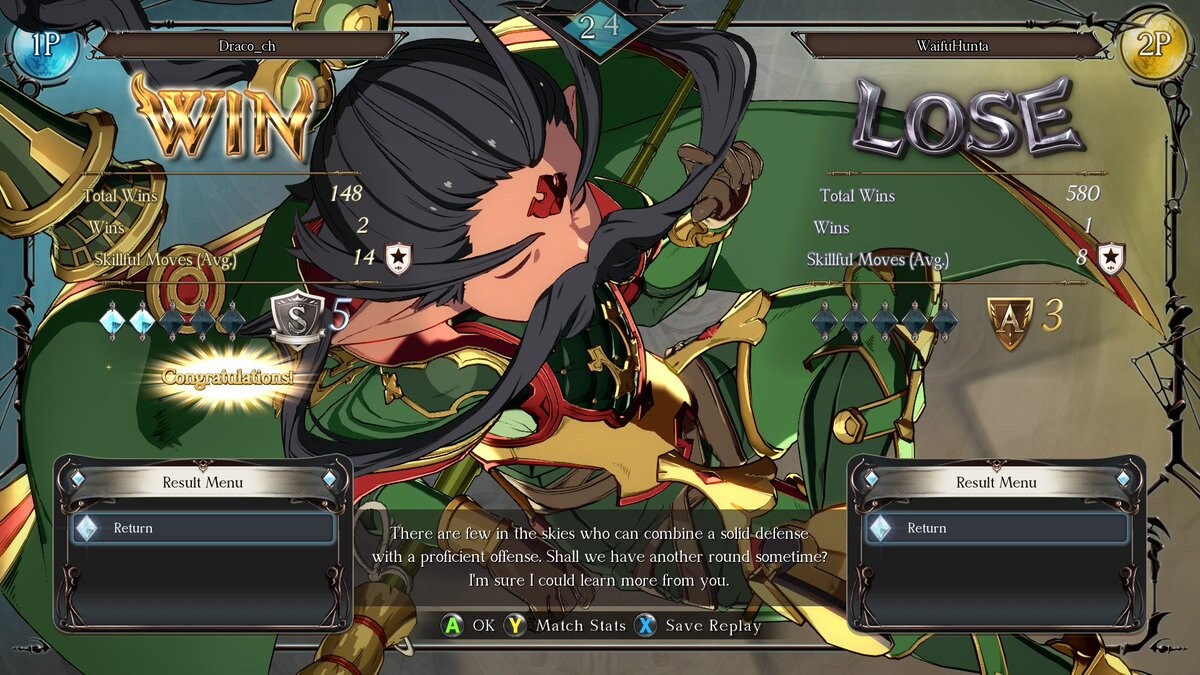
Task: Select Return in the losing player's Result Menu
Action: click(x=996, y=528)
